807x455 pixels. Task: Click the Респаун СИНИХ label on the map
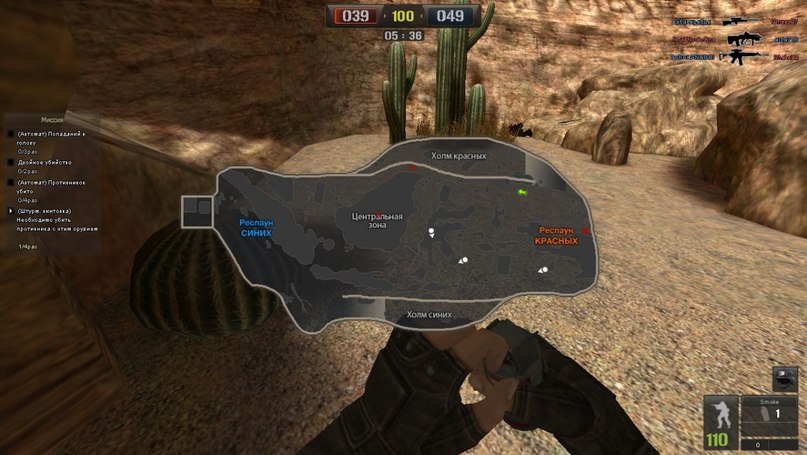tap(256, 227)
